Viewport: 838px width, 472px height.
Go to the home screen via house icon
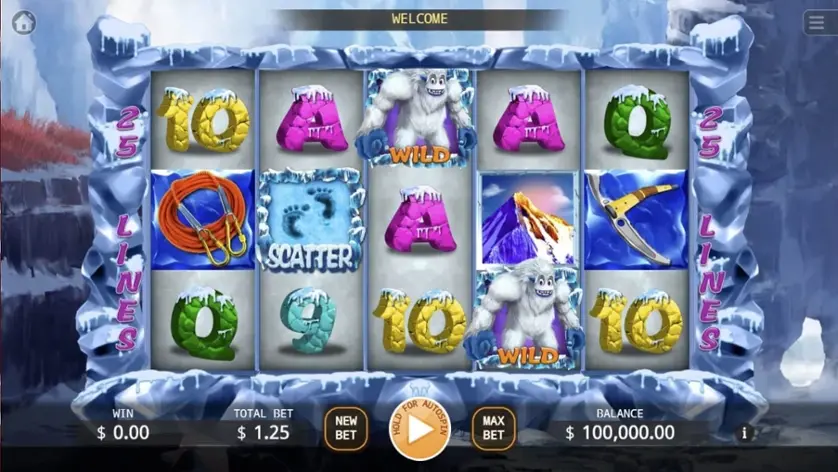pyautogui.click(x=23, y=22)
